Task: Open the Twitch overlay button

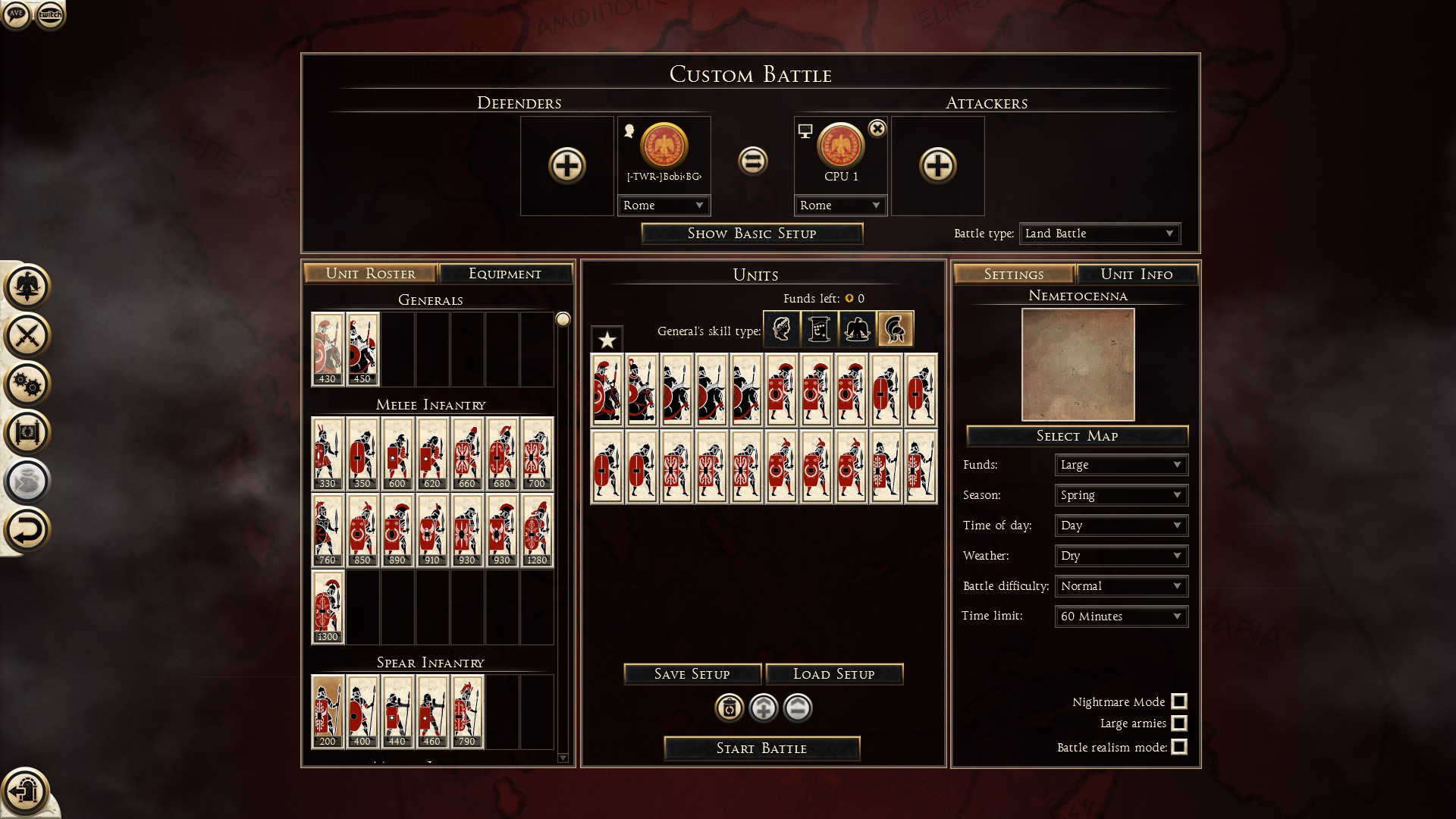Action: coord(50,14)
